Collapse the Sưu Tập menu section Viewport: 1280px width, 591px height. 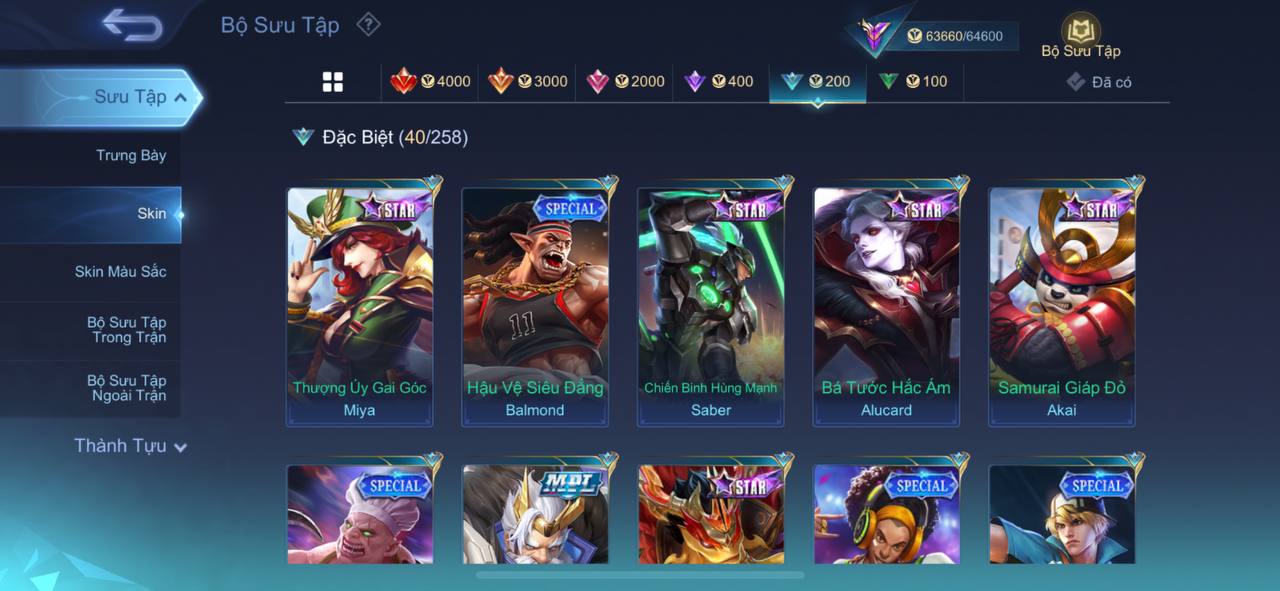click(x=180, y=98)
